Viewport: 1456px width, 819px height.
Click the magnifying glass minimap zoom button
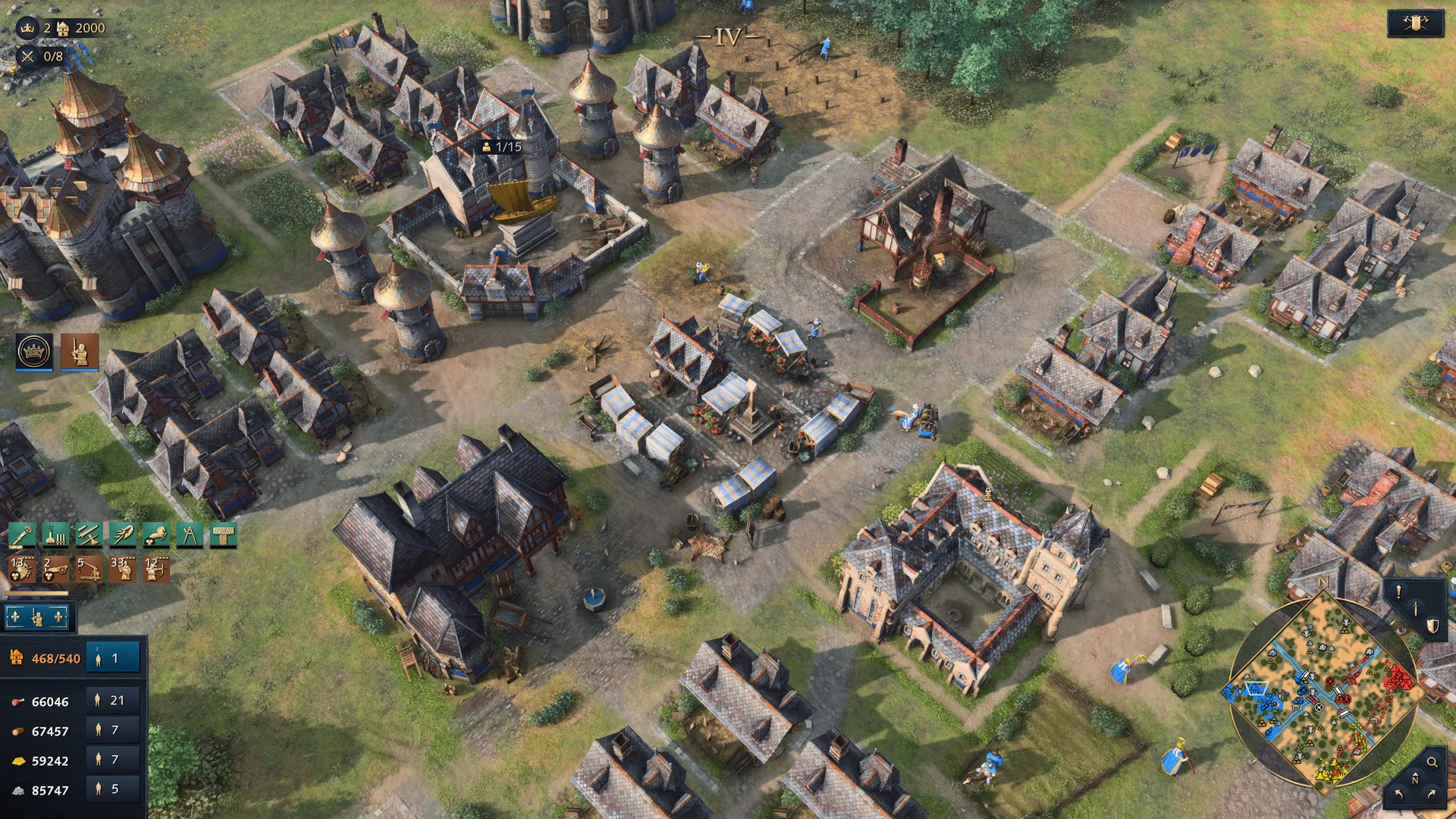pyautogui.click(x=1432, y=762)
